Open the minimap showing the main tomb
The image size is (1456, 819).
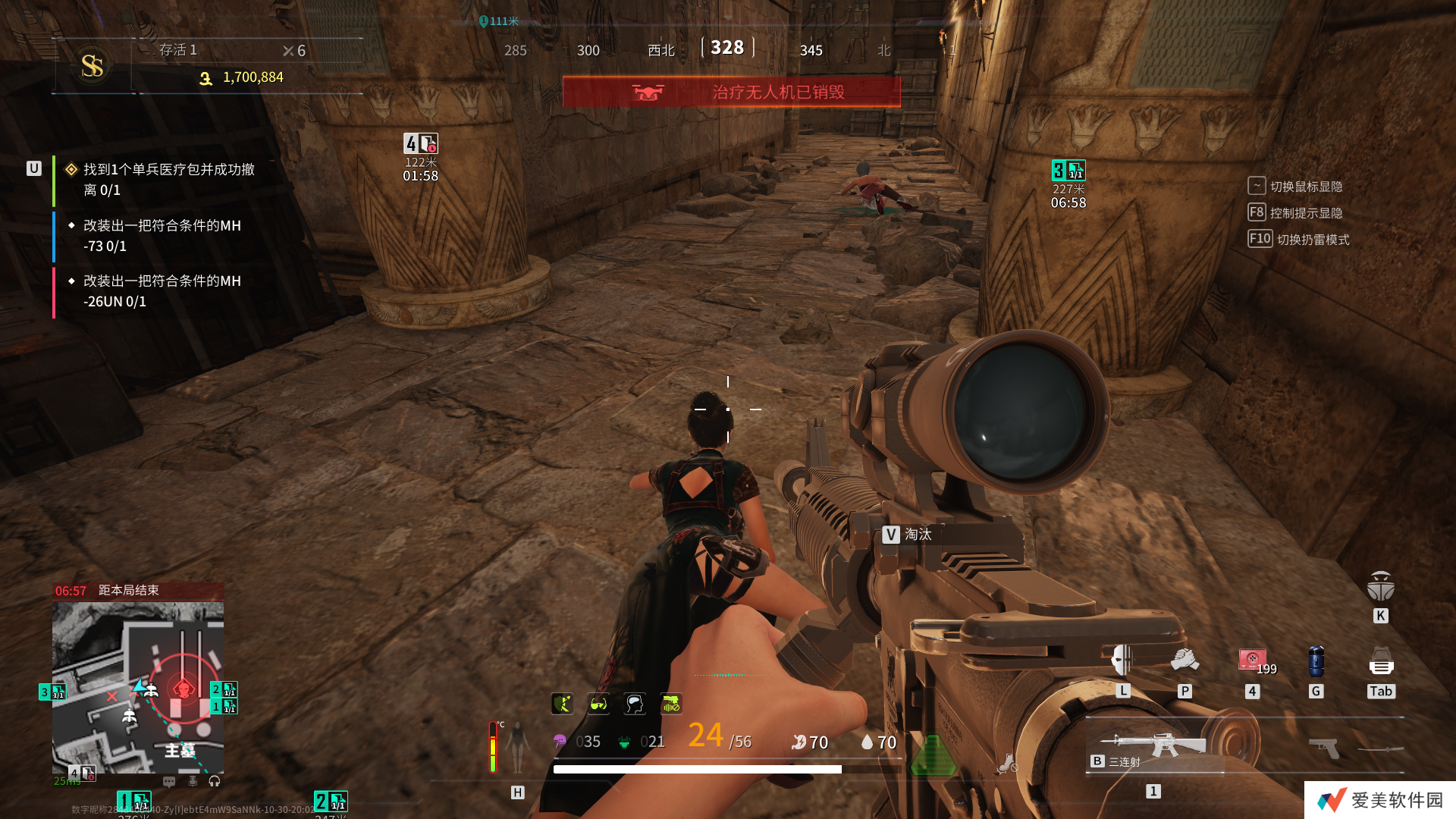[138, 687]
